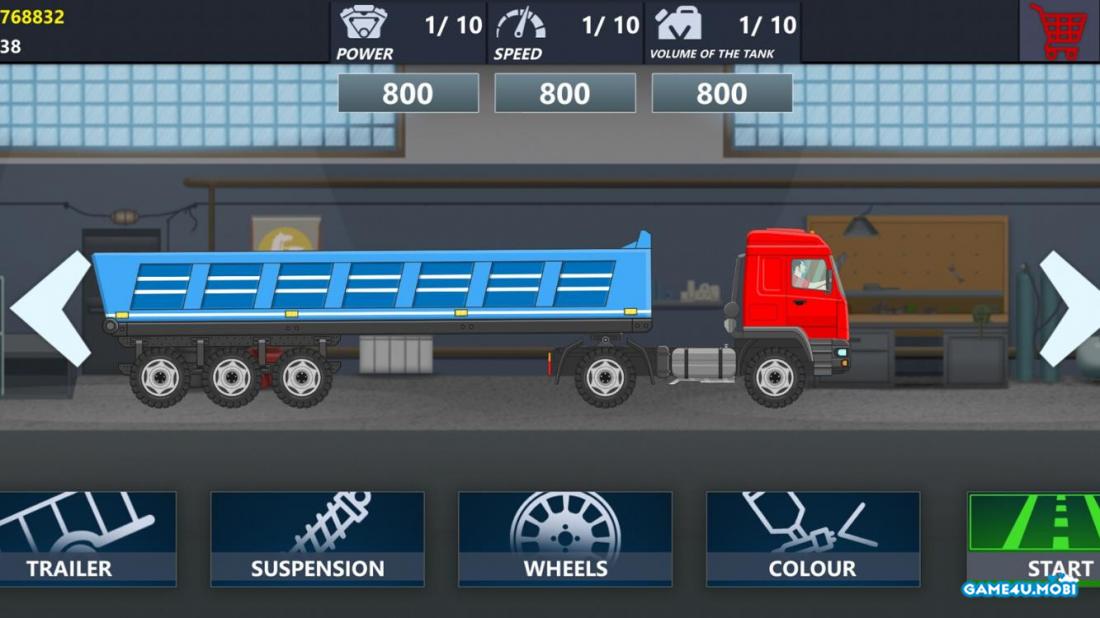The width and height of the screenshot is (1100, 618).
Task: Buy the tank volume upgrade for 800
Action: tap(722, 94)
